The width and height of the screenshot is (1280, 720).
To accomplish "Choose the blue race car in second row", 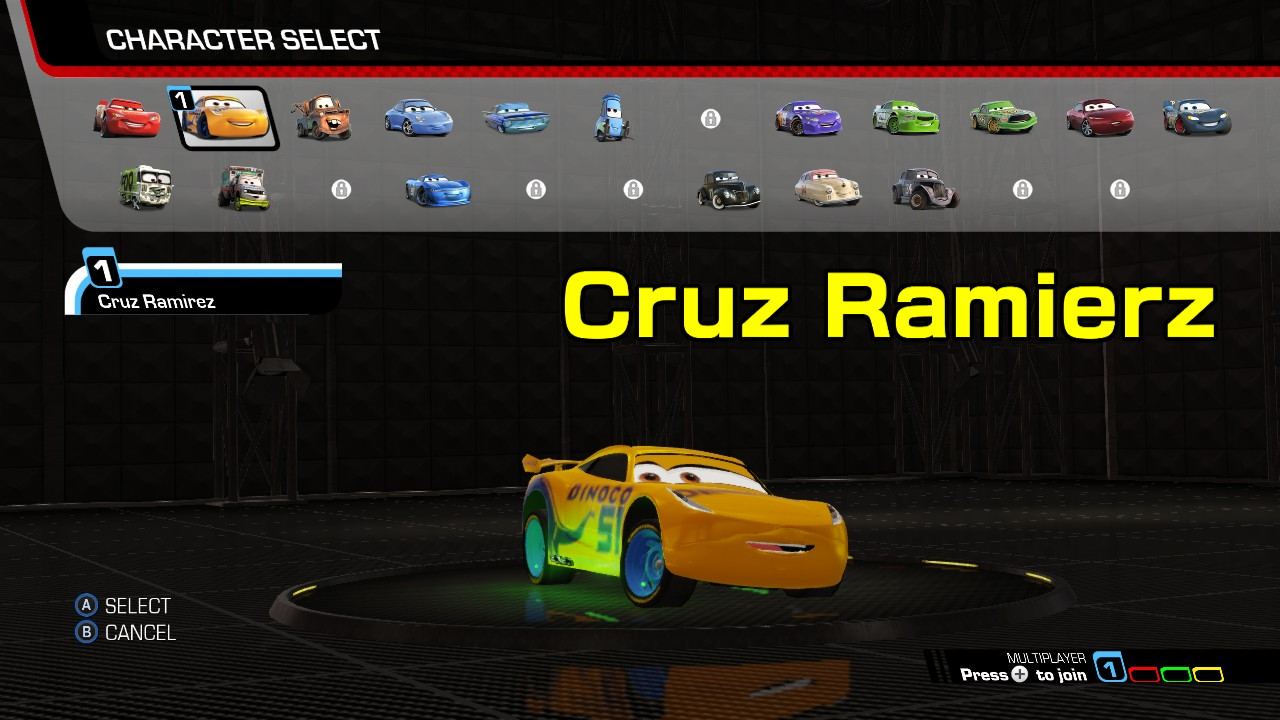I will [x=438, y=189].
